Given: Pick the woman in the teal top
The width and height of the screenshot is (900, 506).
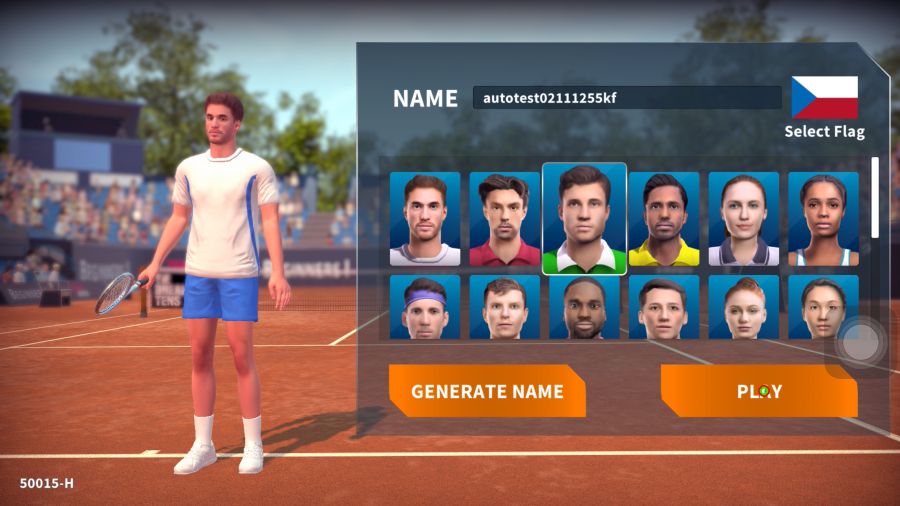Looking at the screenshot, I should (x=823, y=219).
